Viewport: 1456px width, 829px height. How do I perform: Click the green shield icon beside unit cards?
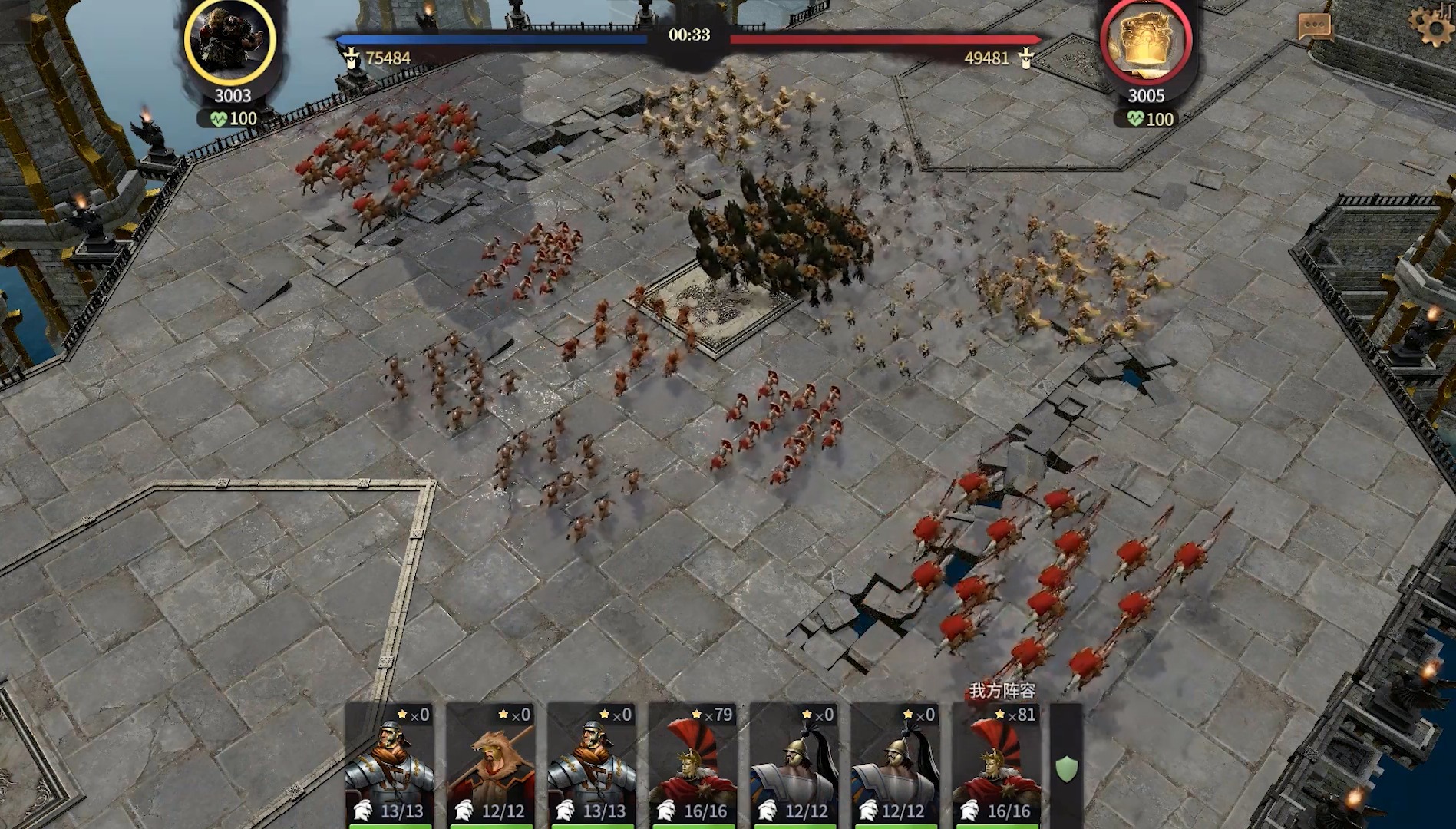1067,768
